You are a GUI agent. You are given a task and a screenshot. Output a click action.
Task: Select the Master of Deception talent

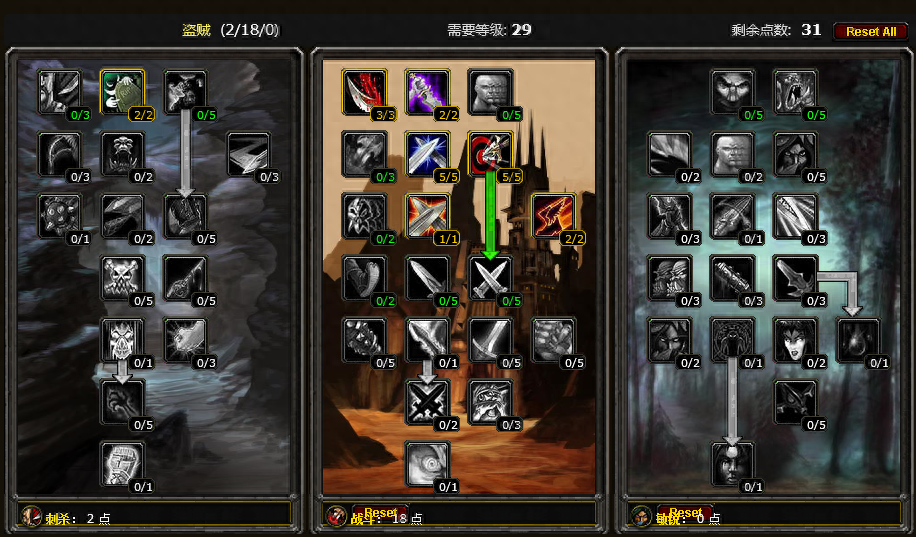[733, 91]
